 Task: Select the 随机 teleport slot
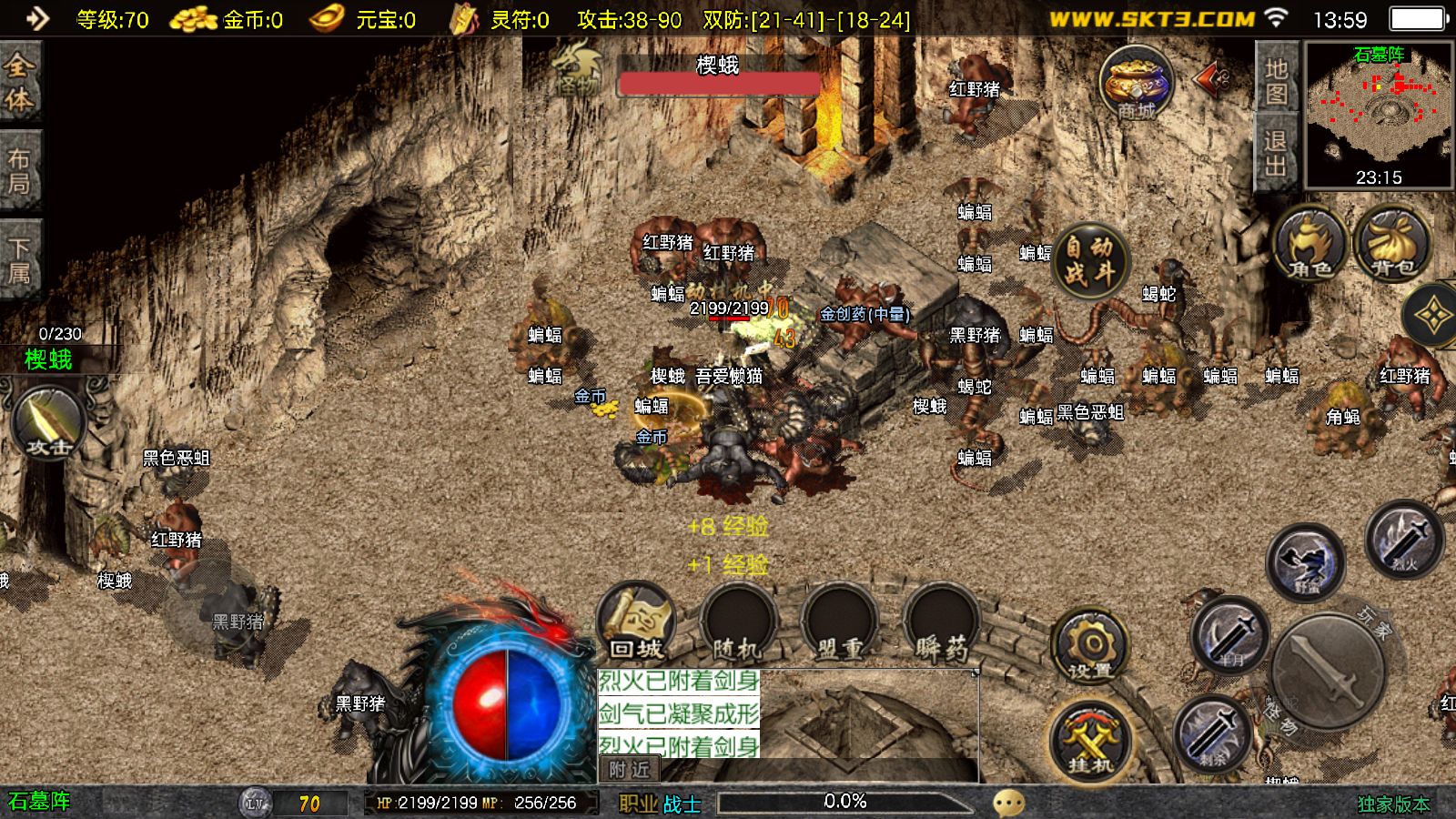pos(737,622)
